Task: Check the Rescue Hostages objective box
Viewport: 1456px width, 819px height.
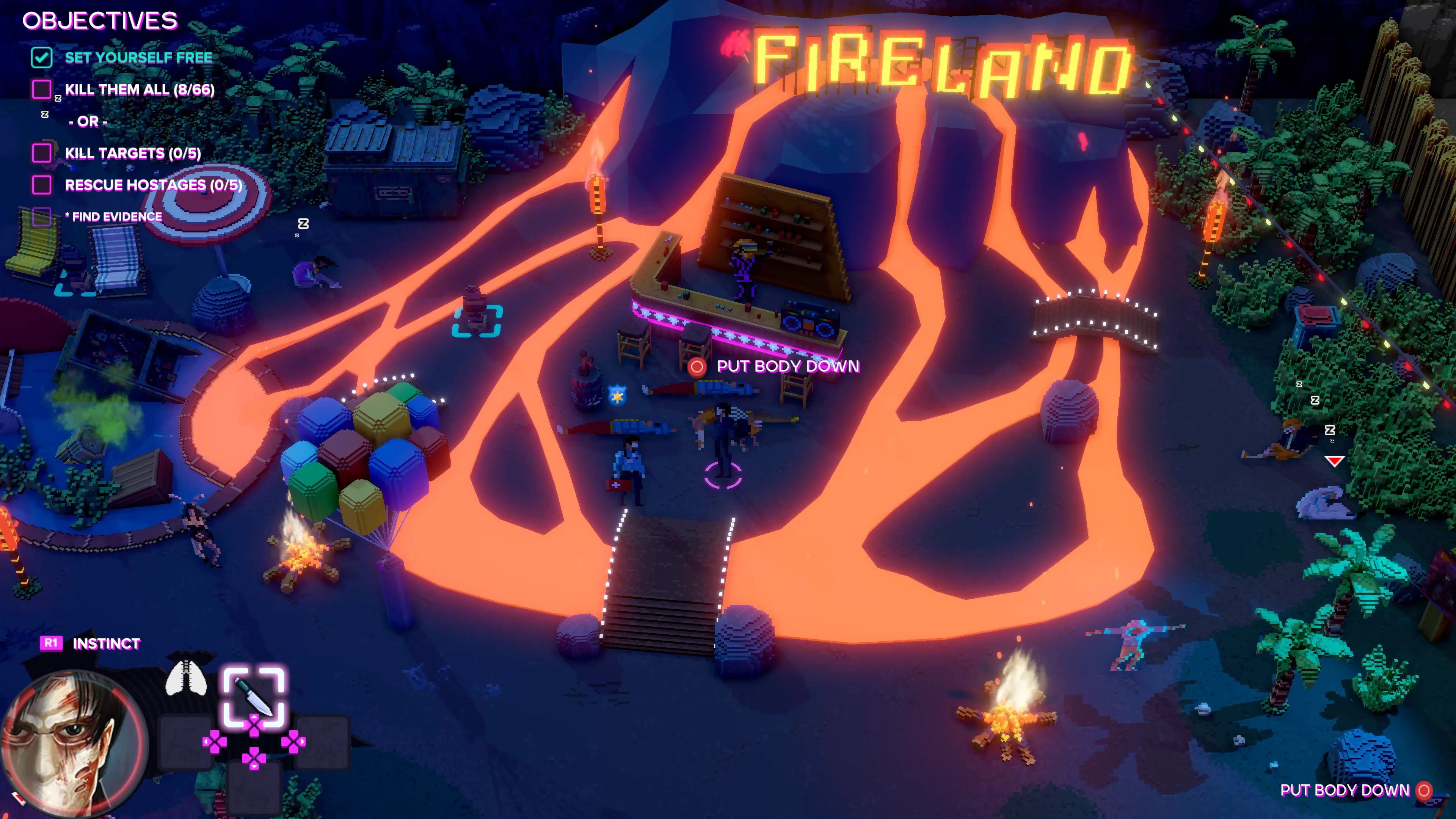Action: (x=42, y=185)
